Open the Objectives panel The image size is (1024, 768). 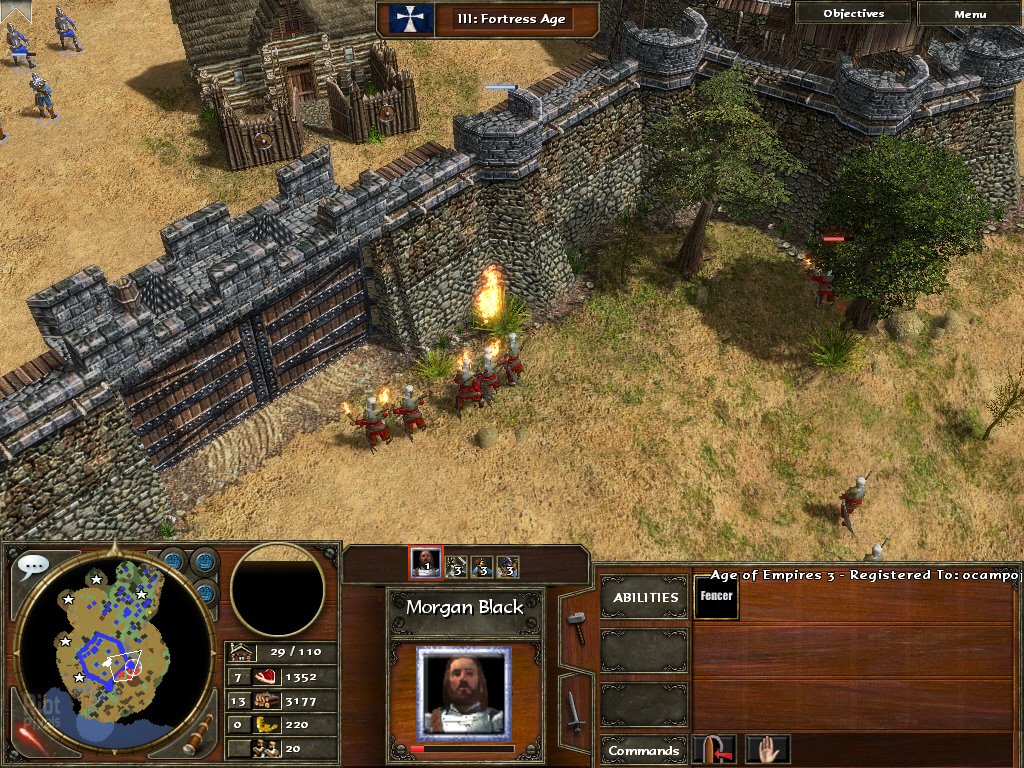tap(853, 14)
